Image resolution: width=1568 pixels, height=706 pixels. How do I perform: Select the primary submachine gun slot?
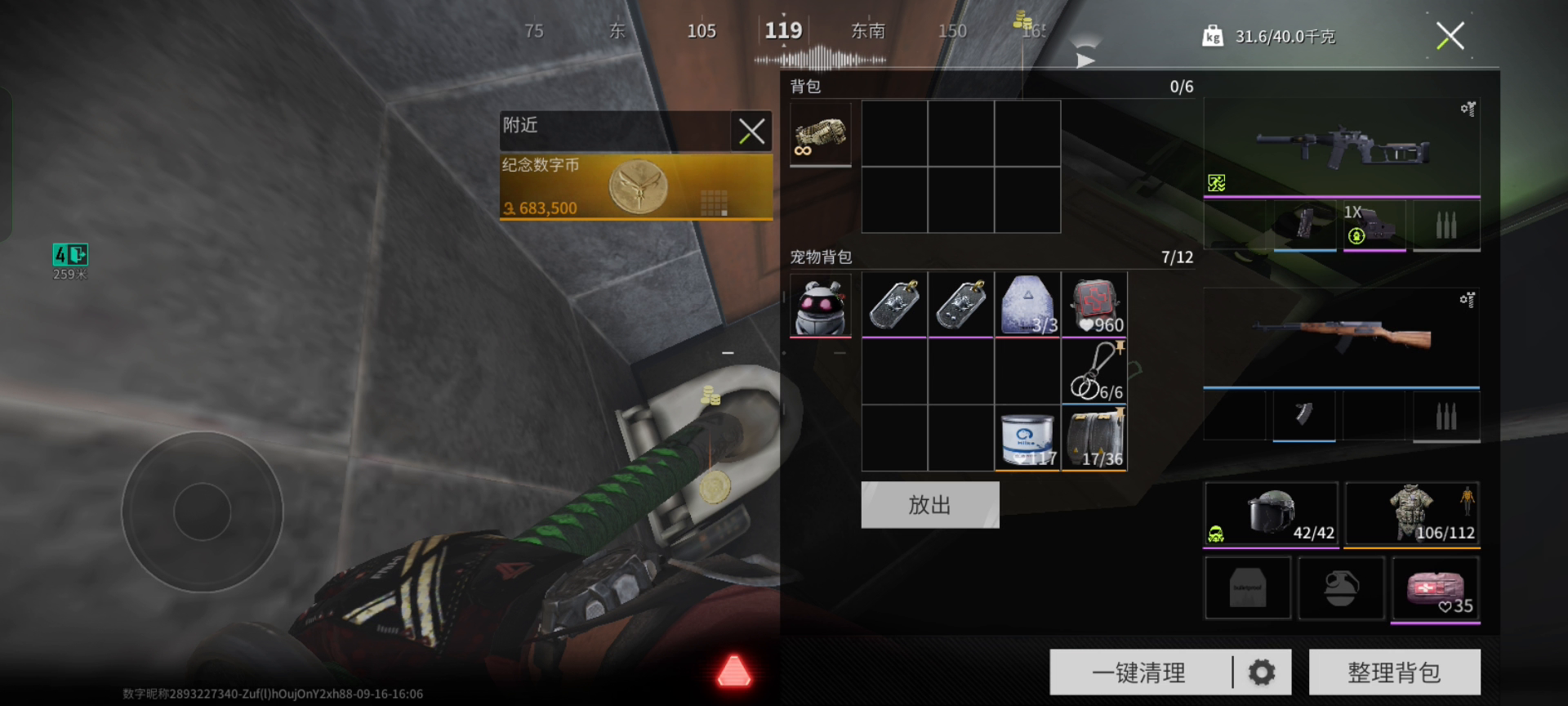click(1341, 149)
